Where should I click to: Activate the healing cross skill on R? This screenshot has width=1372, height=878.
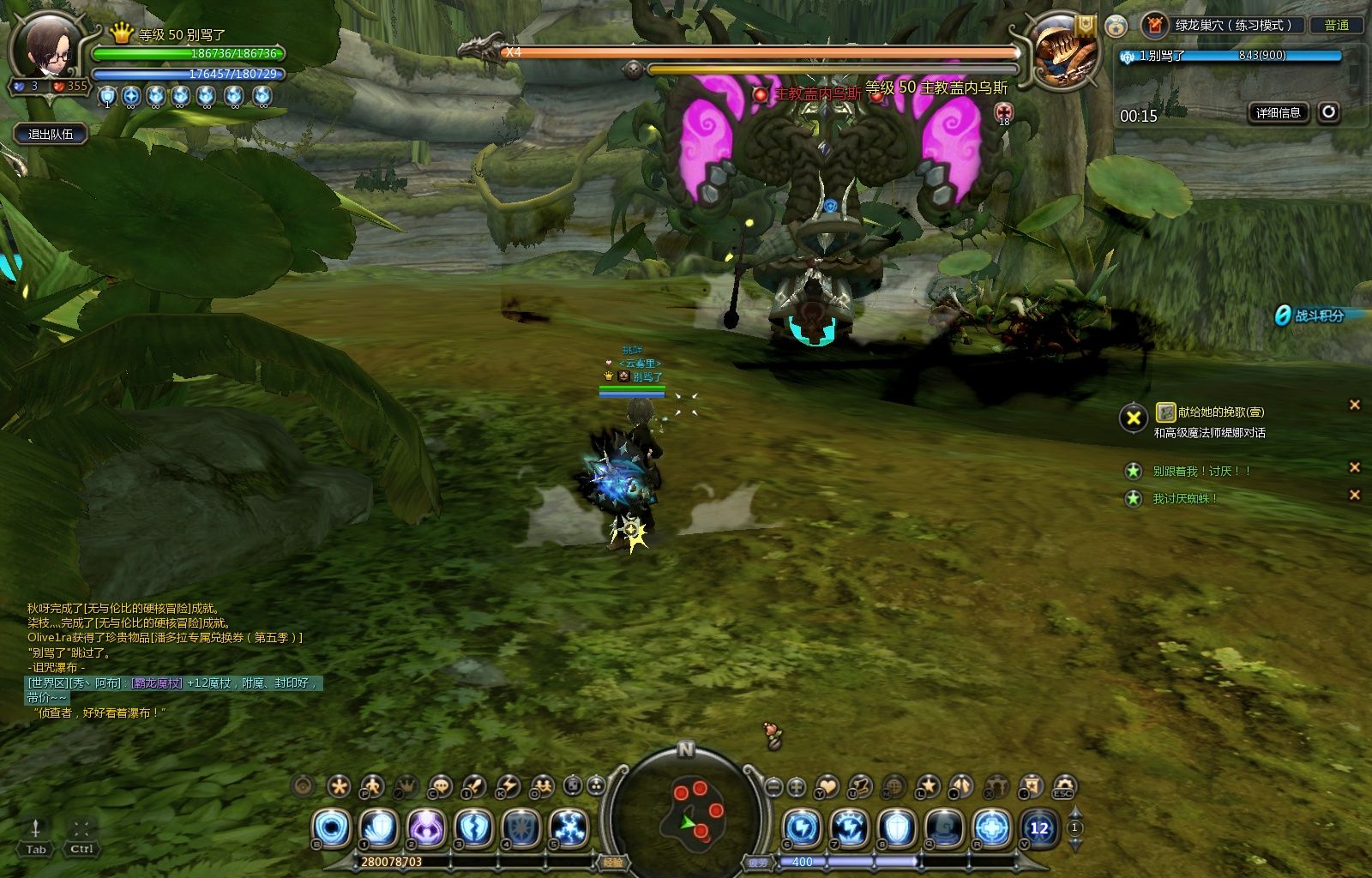point(991,829)
